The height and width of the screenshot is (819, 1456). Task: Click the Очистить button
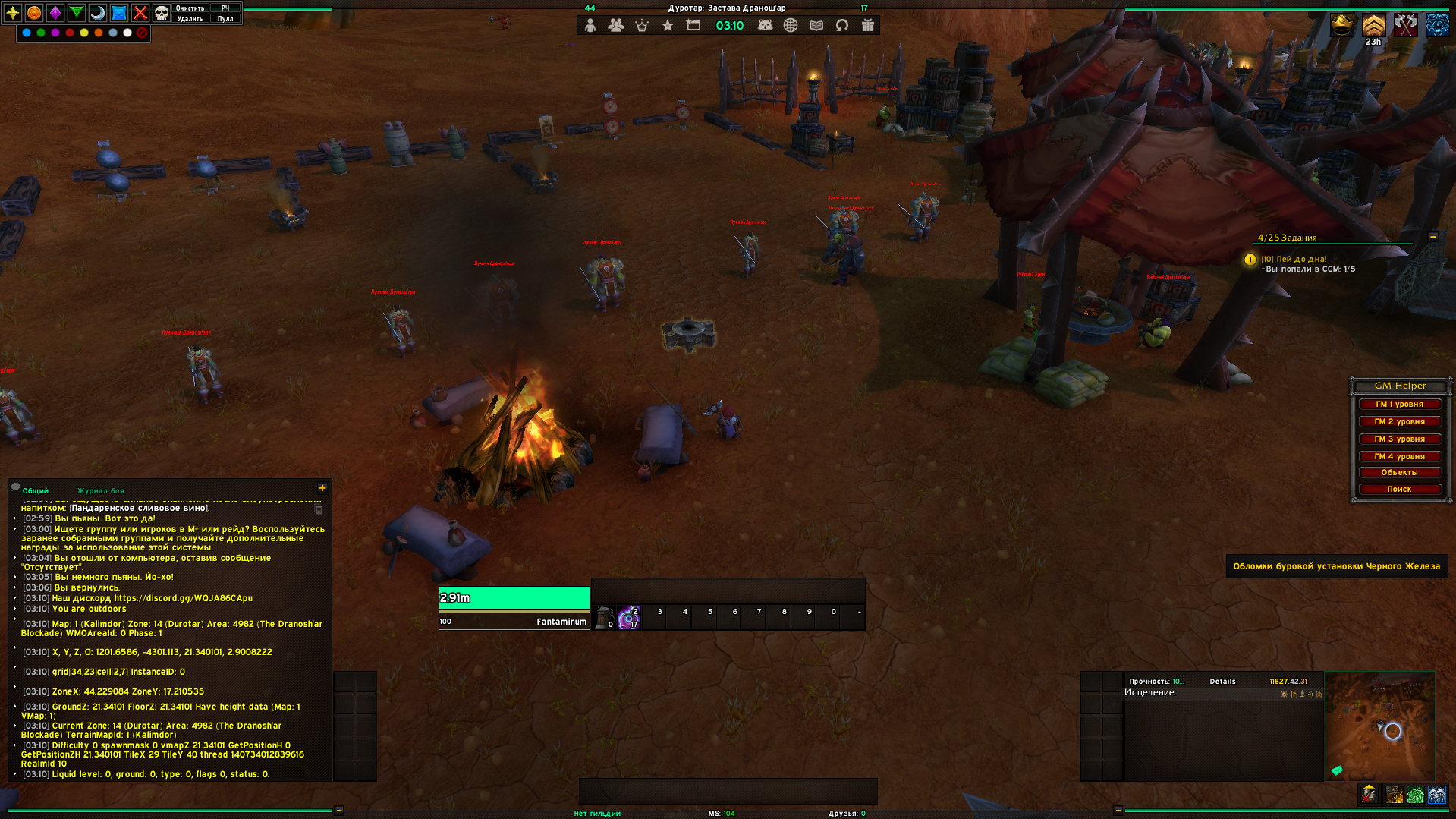pos(190,8)
